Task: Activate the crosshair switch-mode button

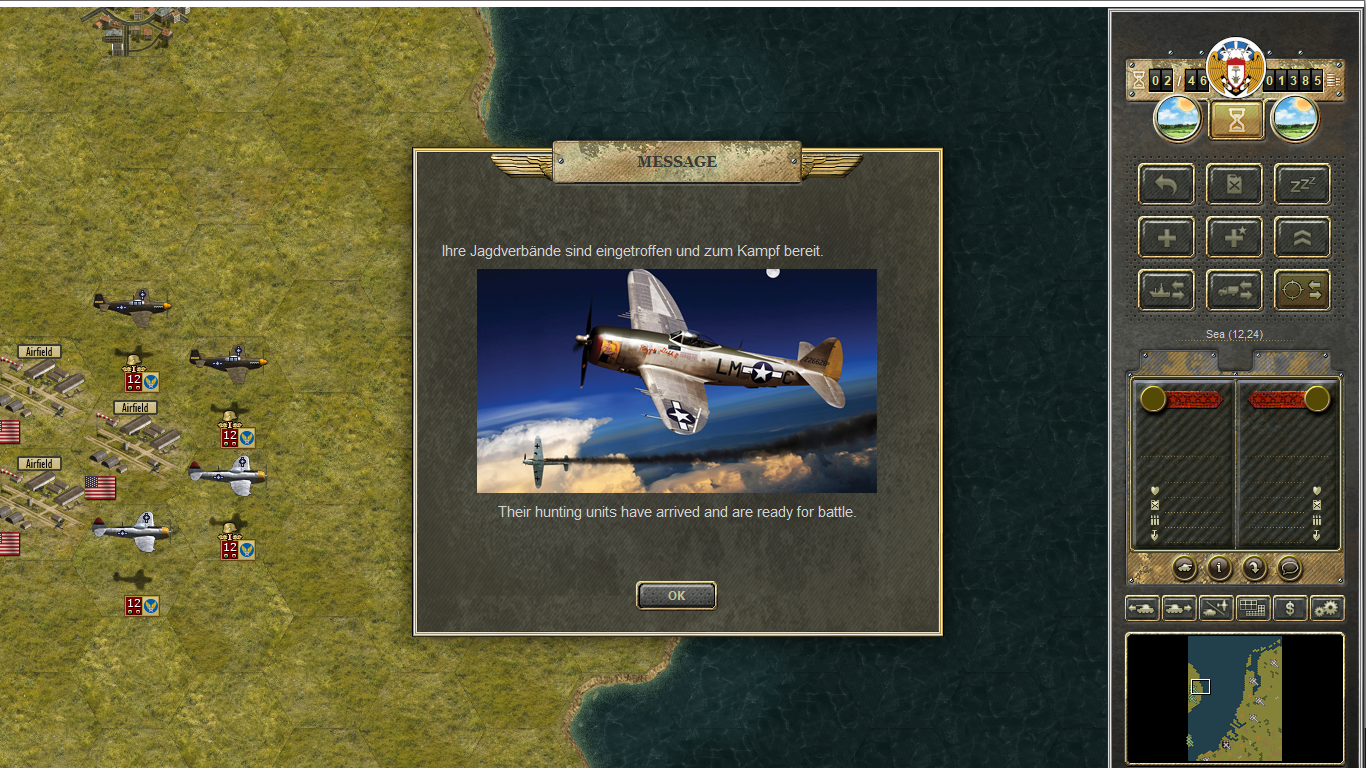Action: point(1302,290)
